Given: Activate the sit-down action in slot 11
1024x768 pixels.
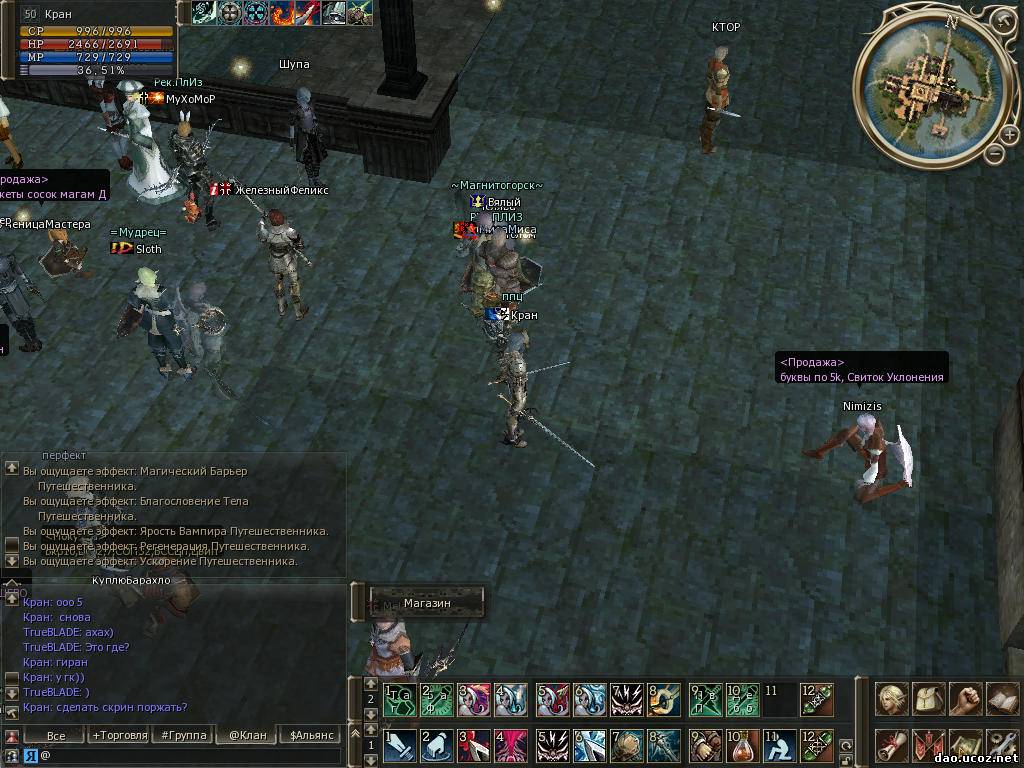Looking at the screenshot, I should (779, 745).
